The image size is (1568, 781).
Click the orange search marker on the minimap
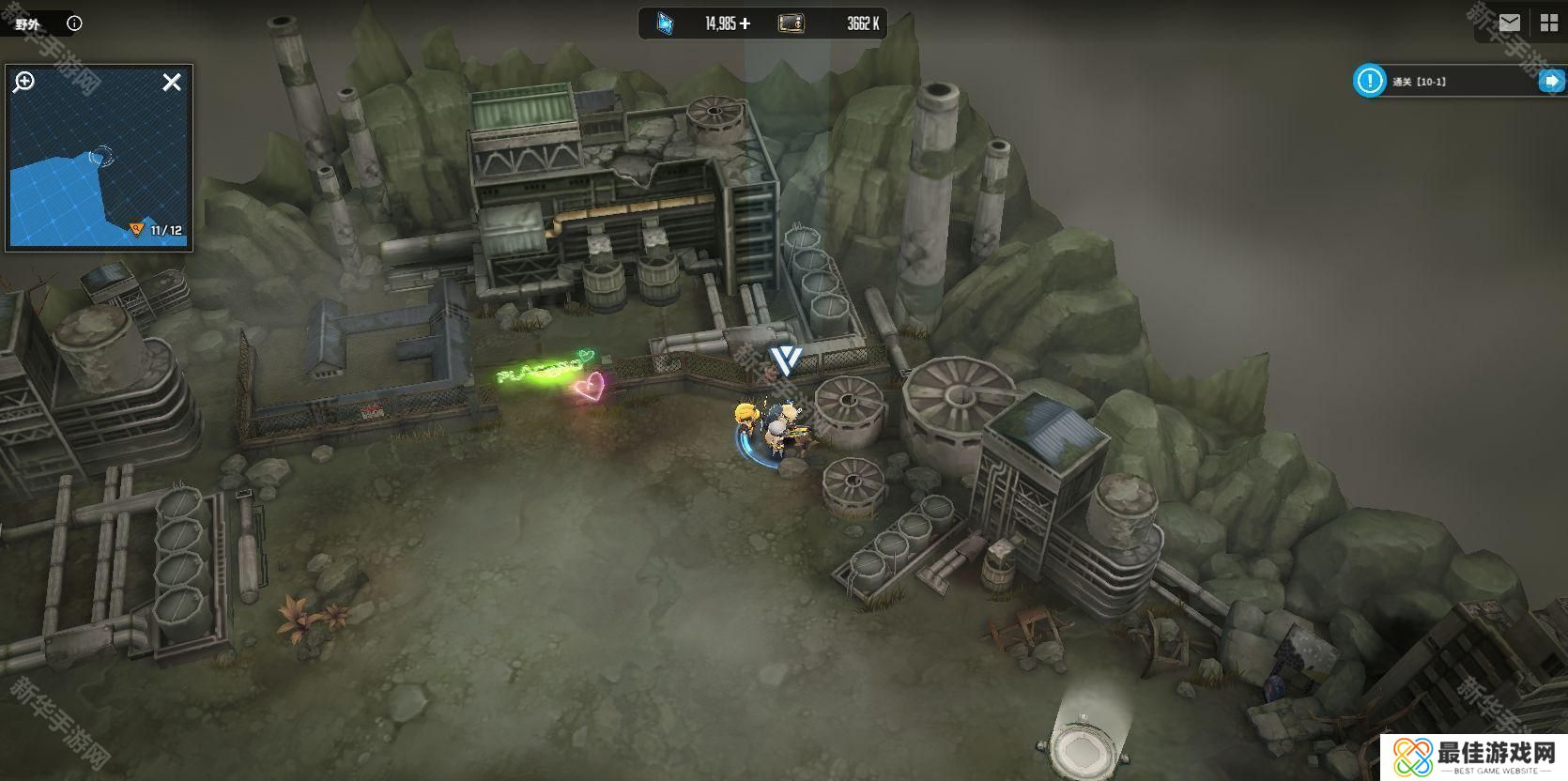point(137,230)
